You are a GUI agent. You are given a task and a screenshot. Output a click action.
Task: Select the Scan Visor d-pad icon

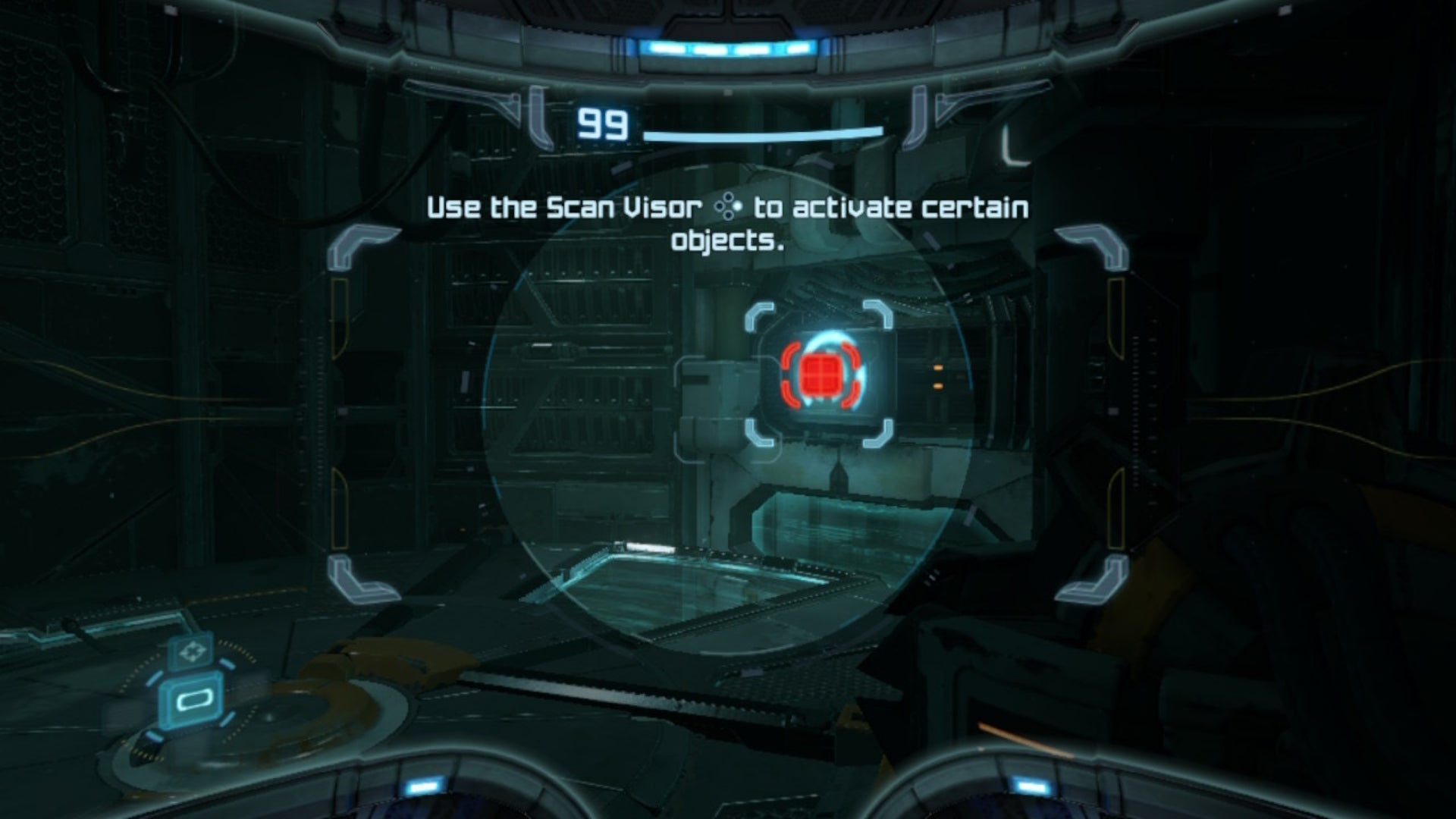tap(192, 651)
